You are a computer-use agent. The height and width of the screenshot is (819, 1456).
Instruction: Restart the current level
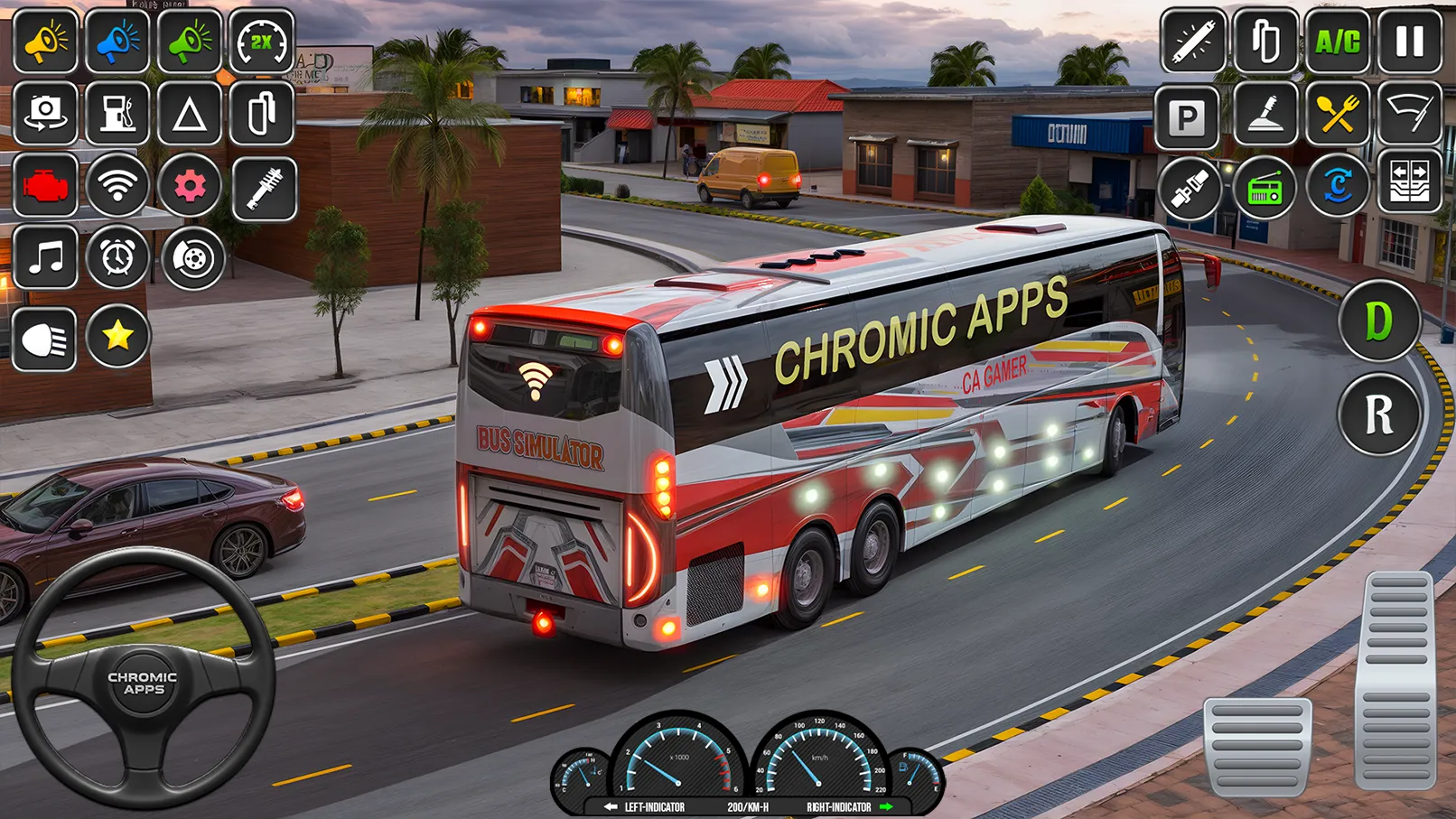[1338, 187]
